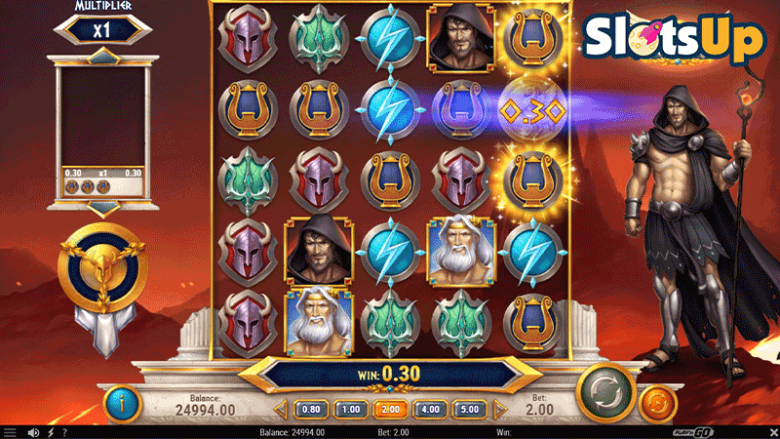The image size is (780, 439).
Task: Pick the 4.00 bet amount
Action: pyautogui.click(x=429, y=409)
